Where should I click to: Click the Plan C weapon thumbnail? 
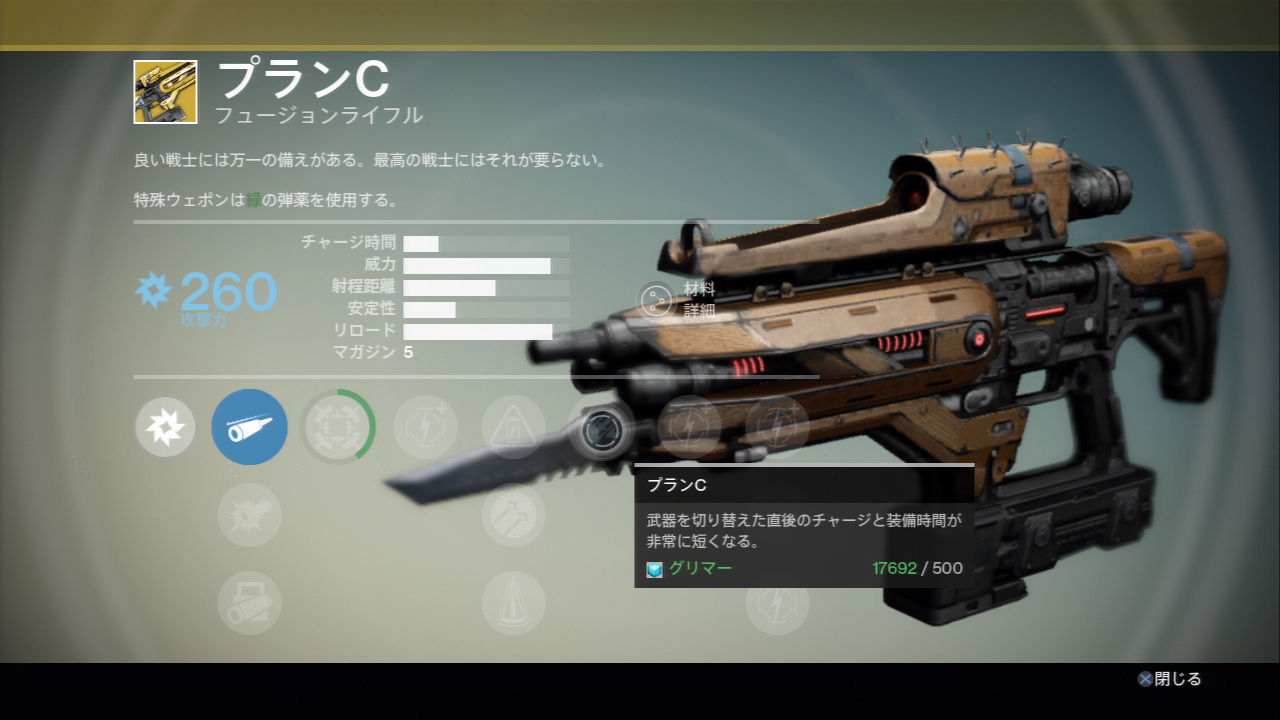pos(165,92)
